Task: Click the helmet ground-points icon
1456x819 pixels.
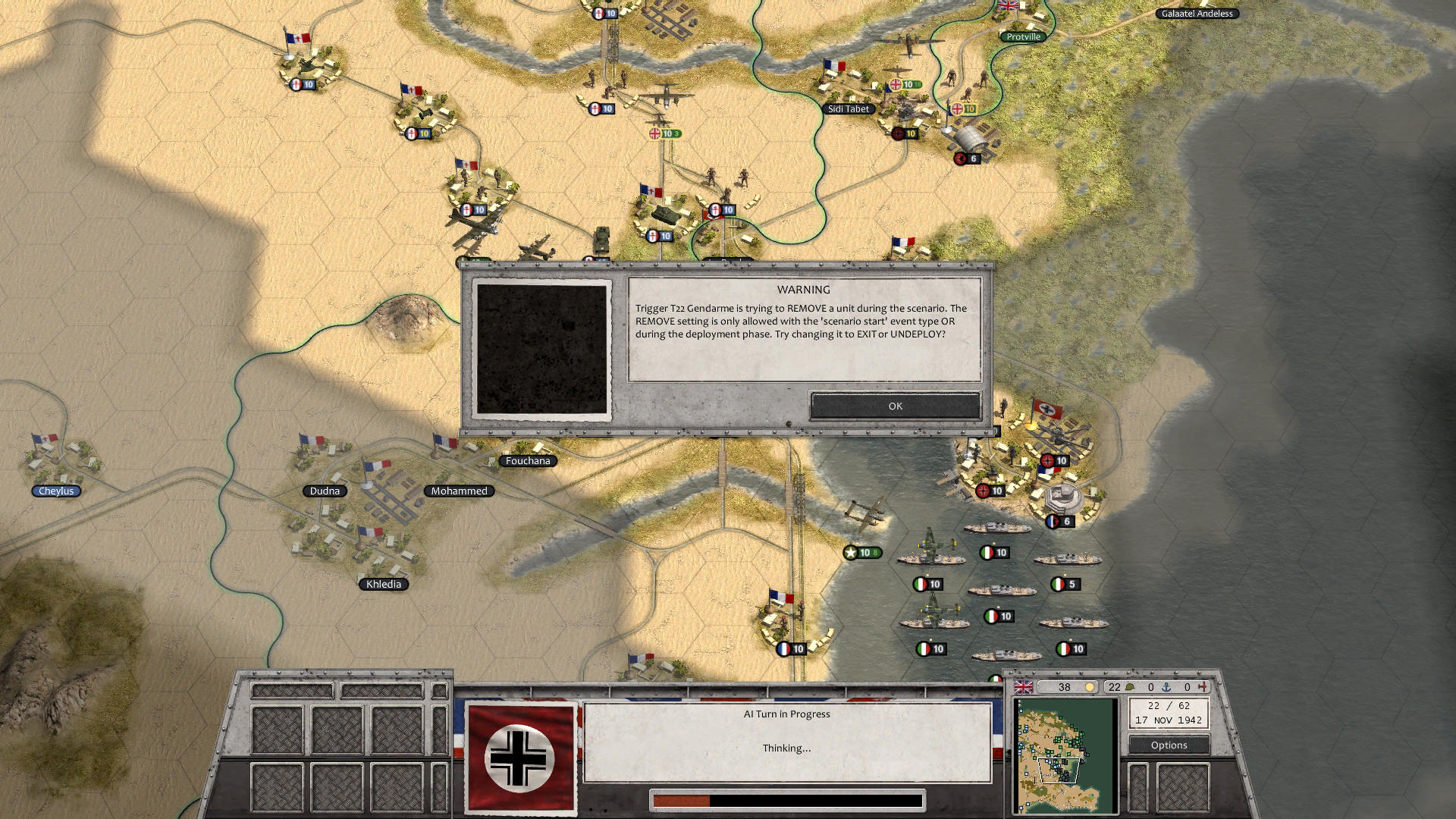Action: [1130, 686]
